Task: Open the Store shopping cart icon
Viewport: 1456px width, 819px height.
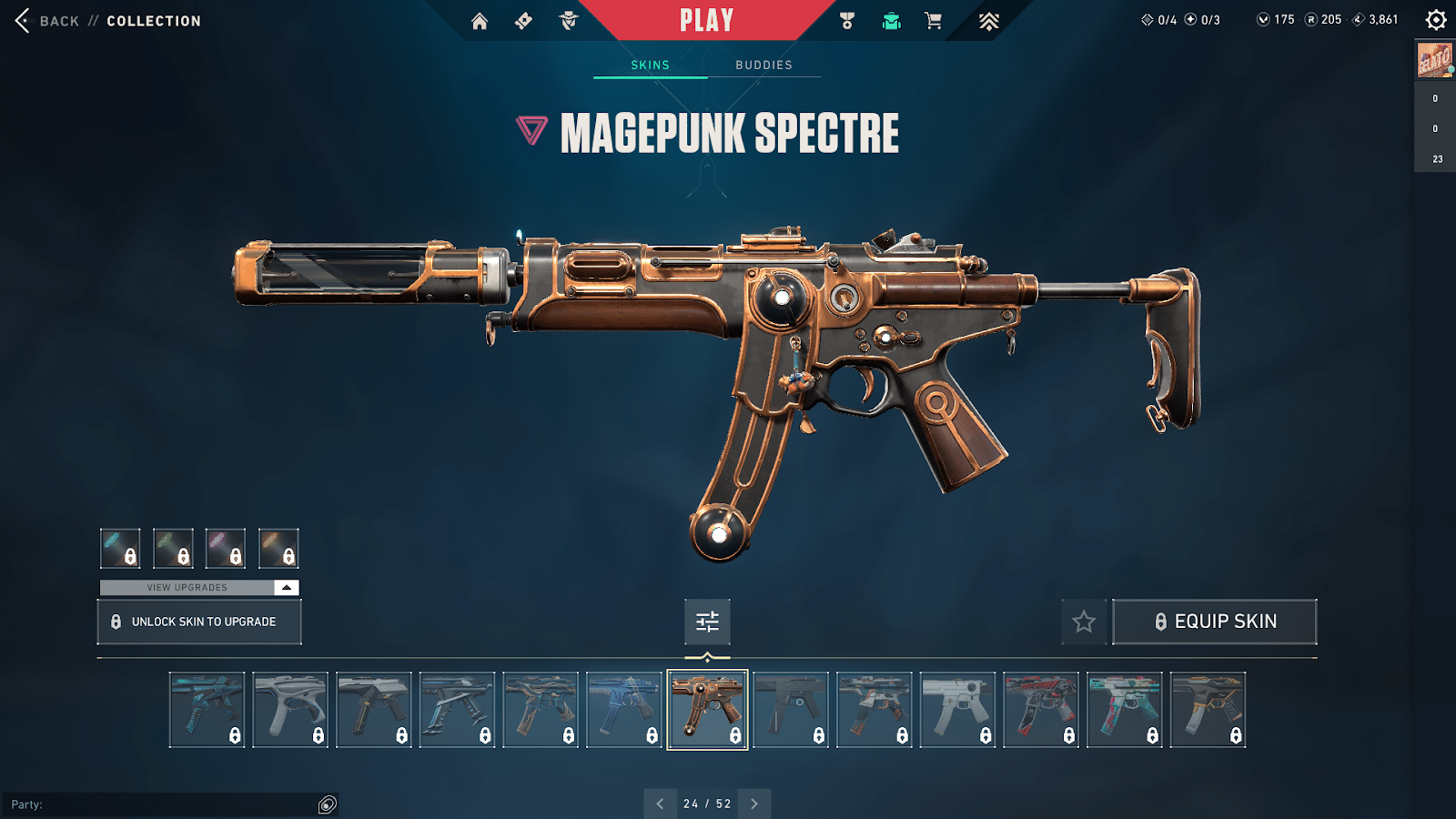Action: tap(934, 20)
